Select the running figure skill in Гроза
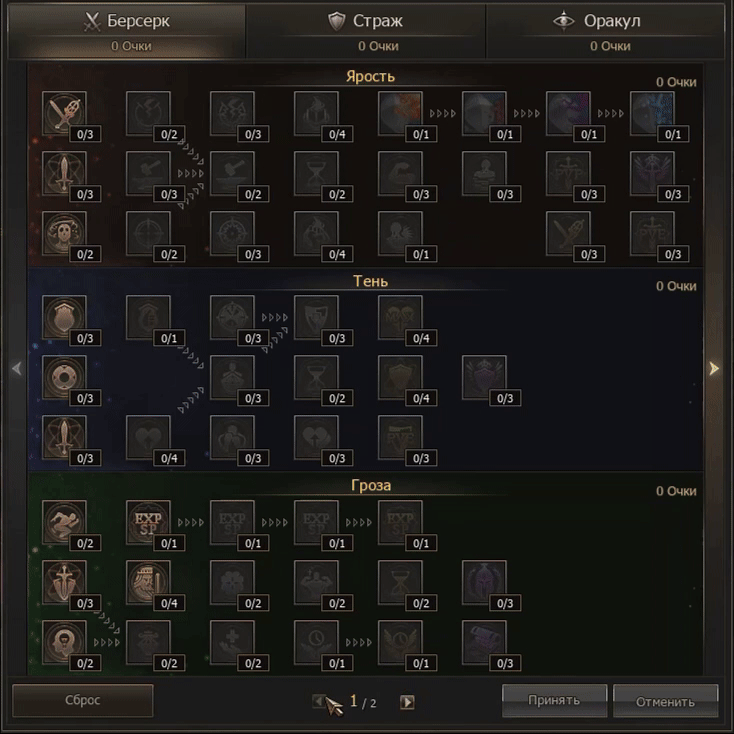Image resolution: width=734 pixels, height=734 pixels. click(64, 521)
